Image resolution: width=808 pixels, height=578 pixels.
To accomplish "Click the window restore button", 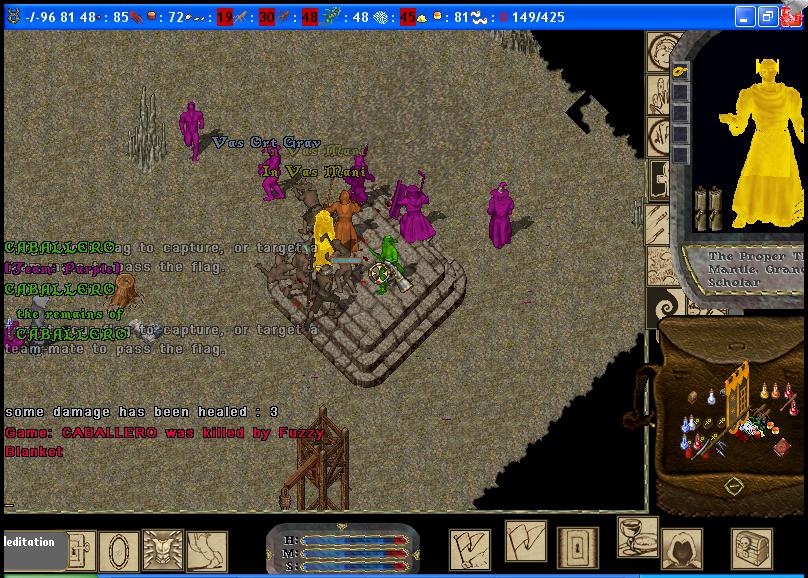I will click(x=768, y=17).
